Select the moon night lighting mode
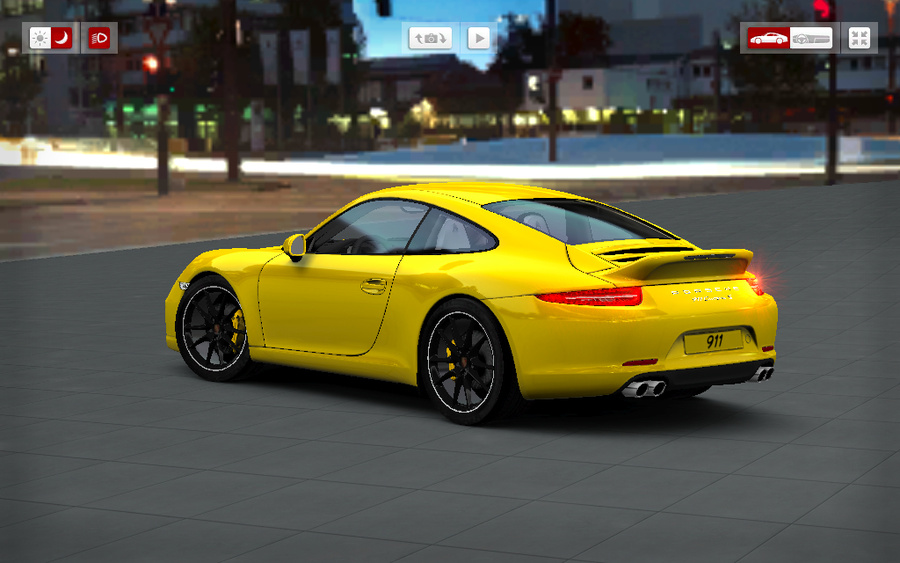 pos(62,38)
